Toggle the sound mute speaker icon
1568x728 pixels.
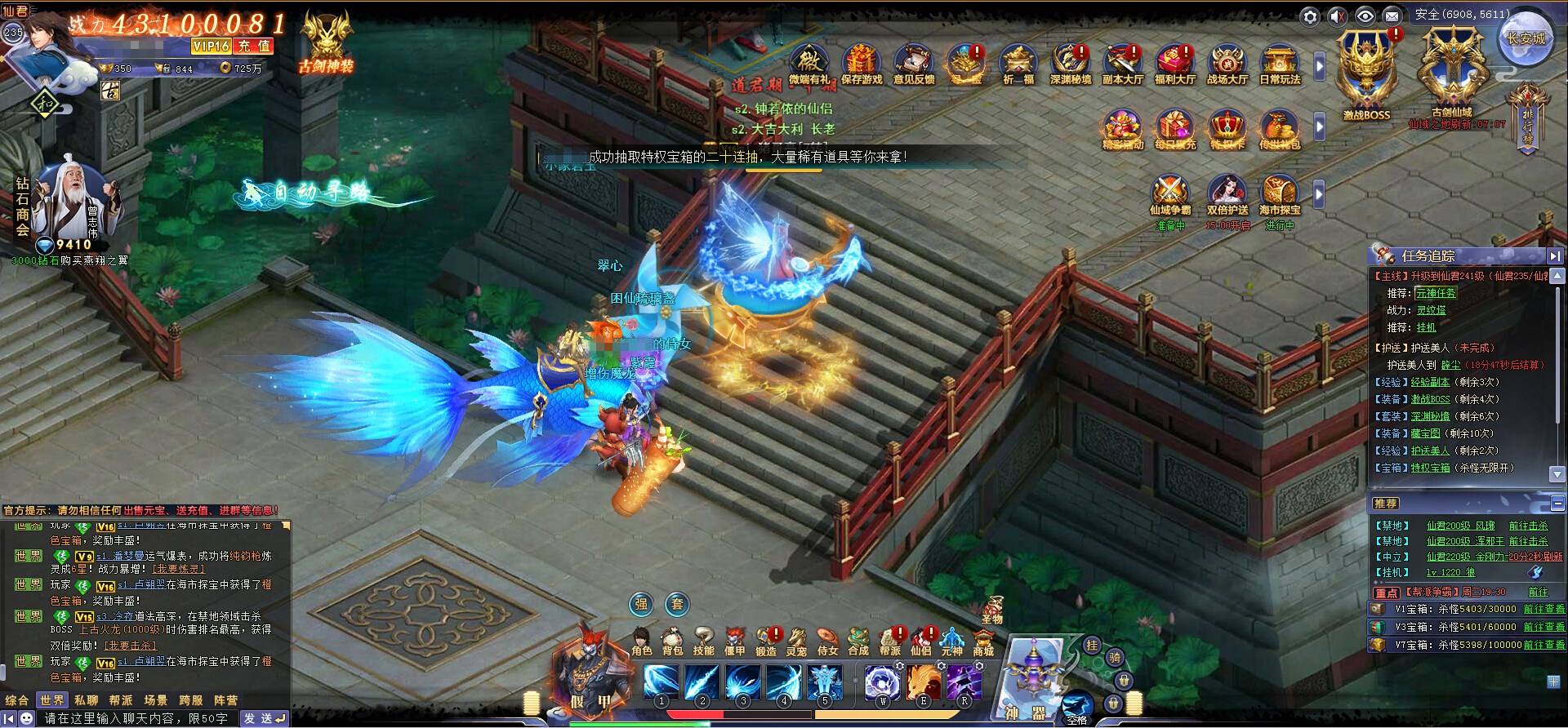[1338, 16]
